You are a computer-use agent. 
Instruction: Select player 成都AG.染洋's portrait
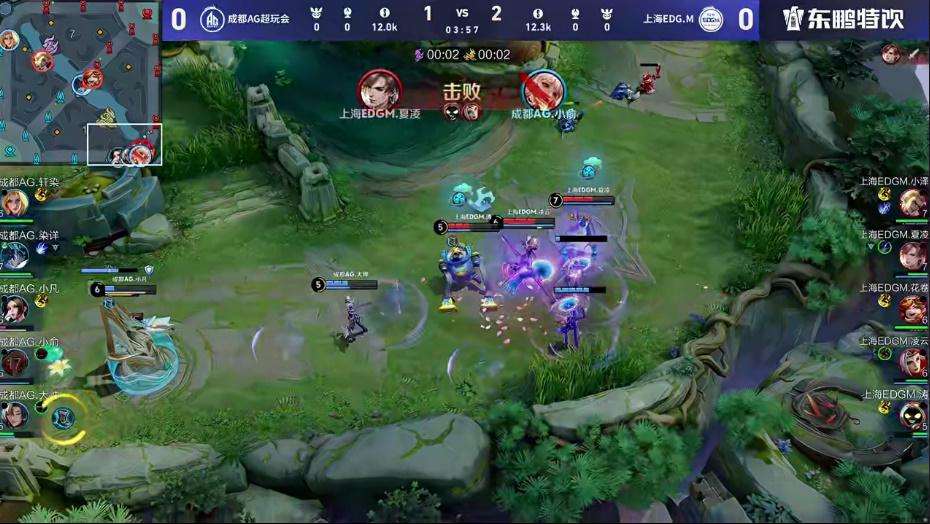pos(14,256)
